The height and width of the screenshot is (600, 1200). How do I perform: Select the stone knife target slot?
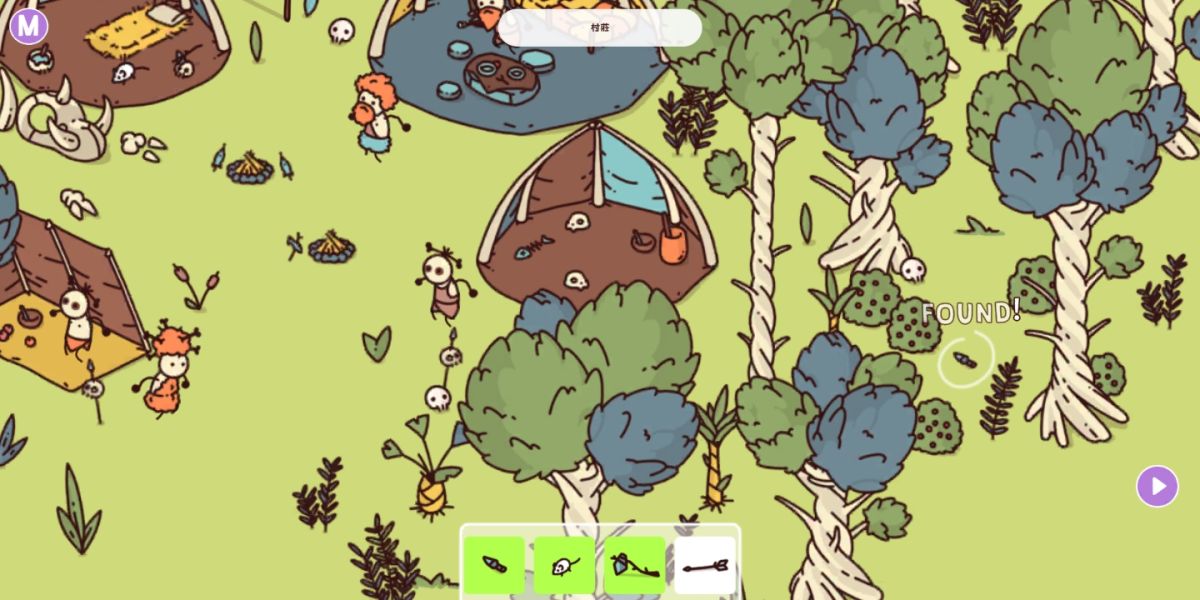coord(494,566)
